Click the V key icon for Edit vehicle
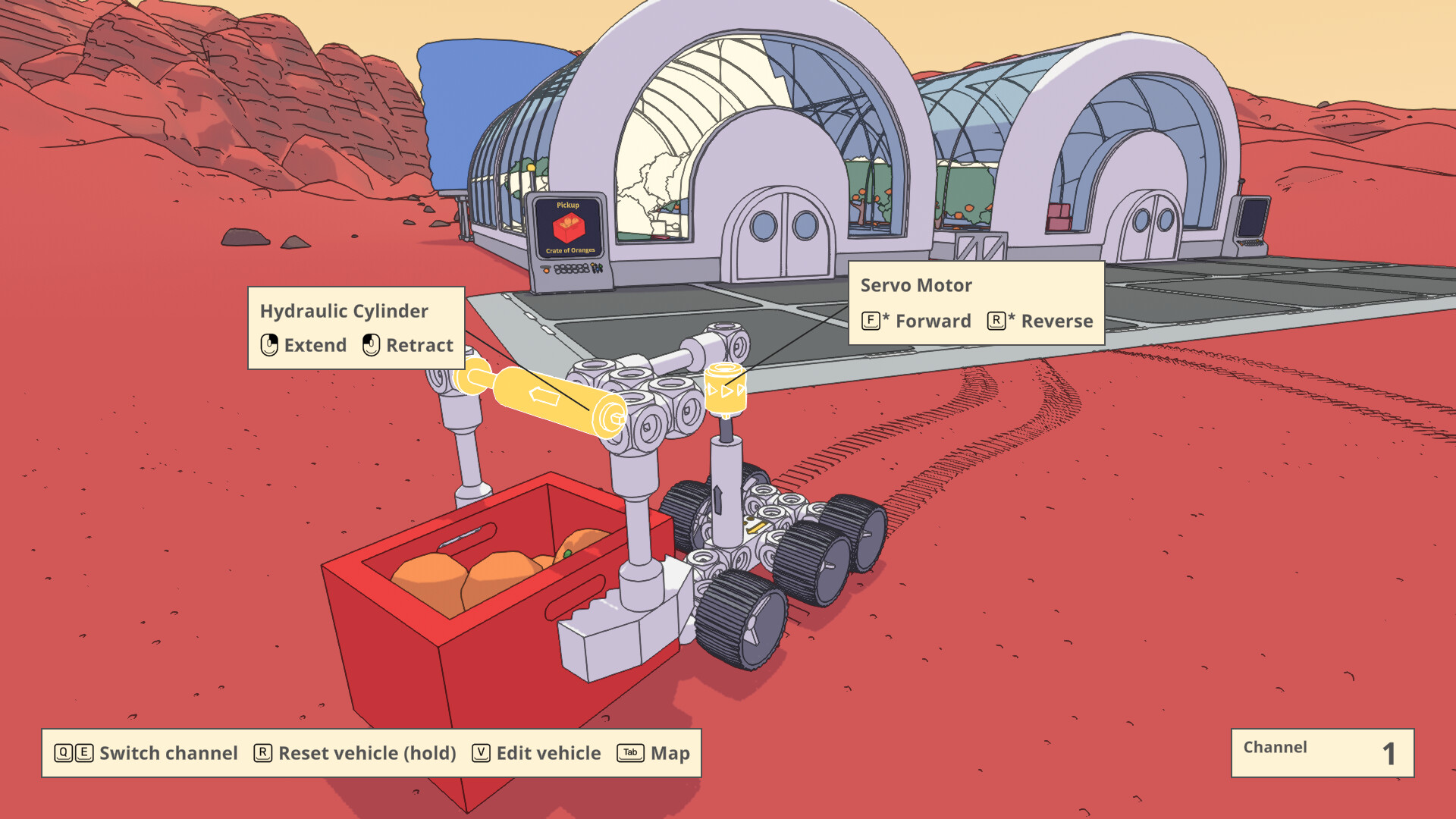Viewport: 1456px width, 819px height. point(480,753)
